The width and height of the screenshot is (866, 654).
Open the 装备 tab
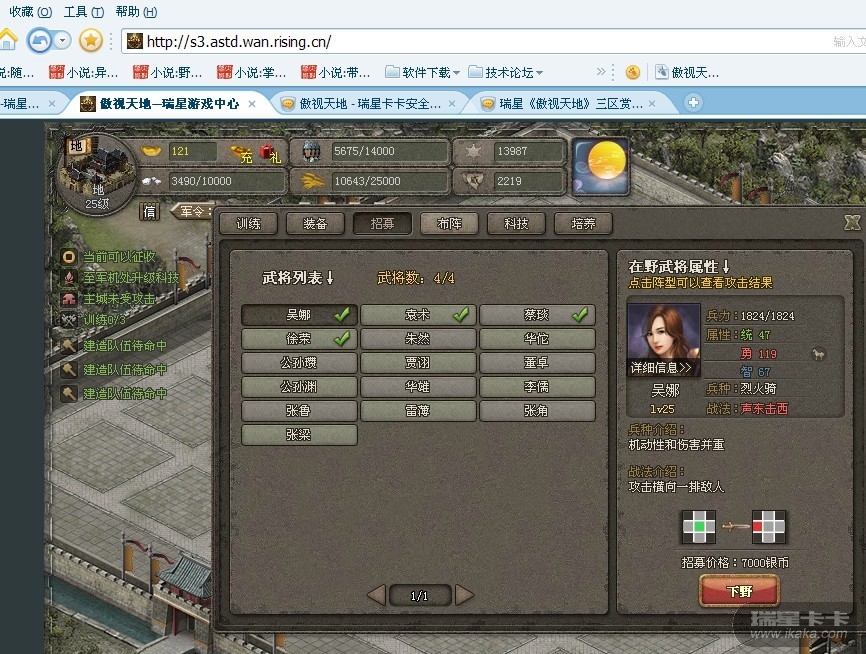pos(315,224)
